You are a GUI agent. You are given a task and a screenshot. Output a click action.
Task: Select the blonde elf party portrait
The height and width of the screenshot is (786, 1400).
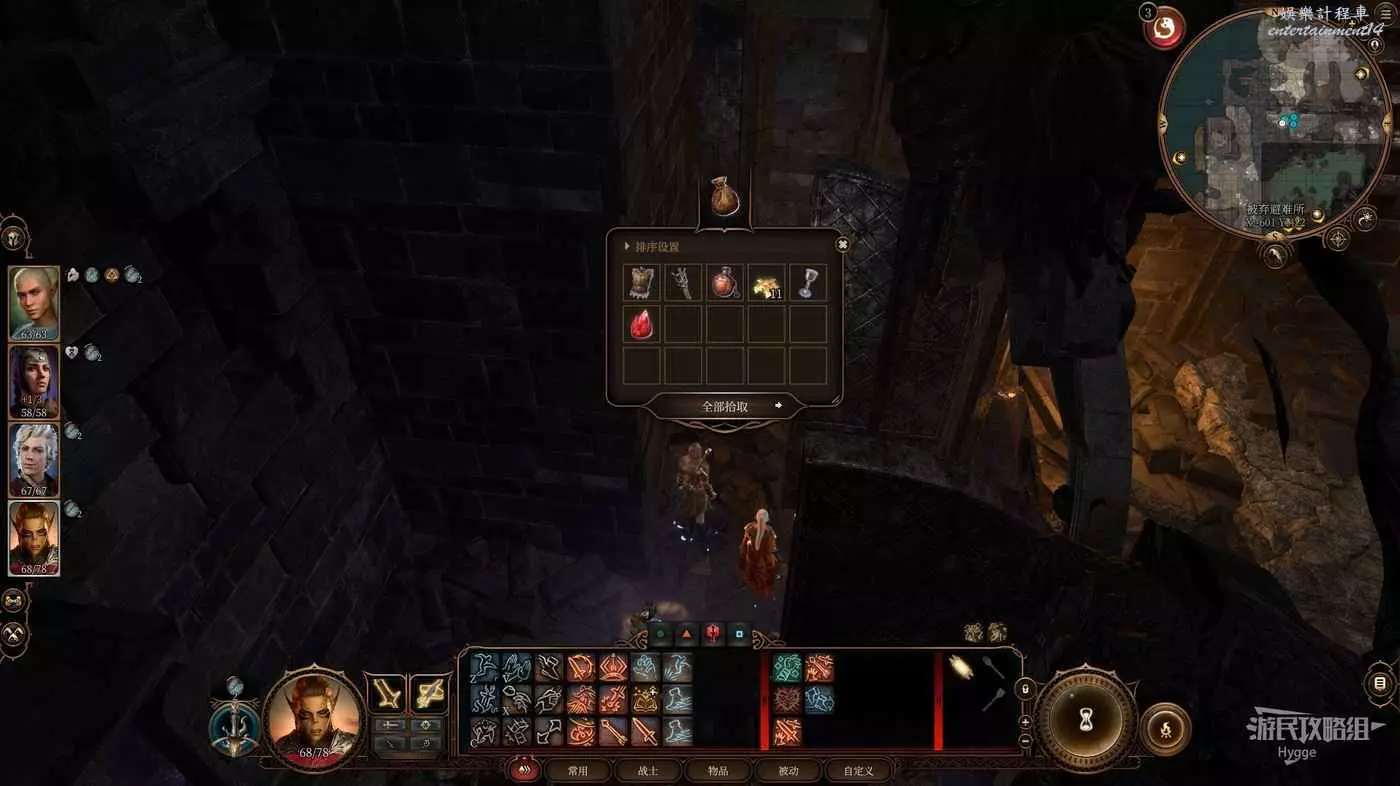[34, 303]
